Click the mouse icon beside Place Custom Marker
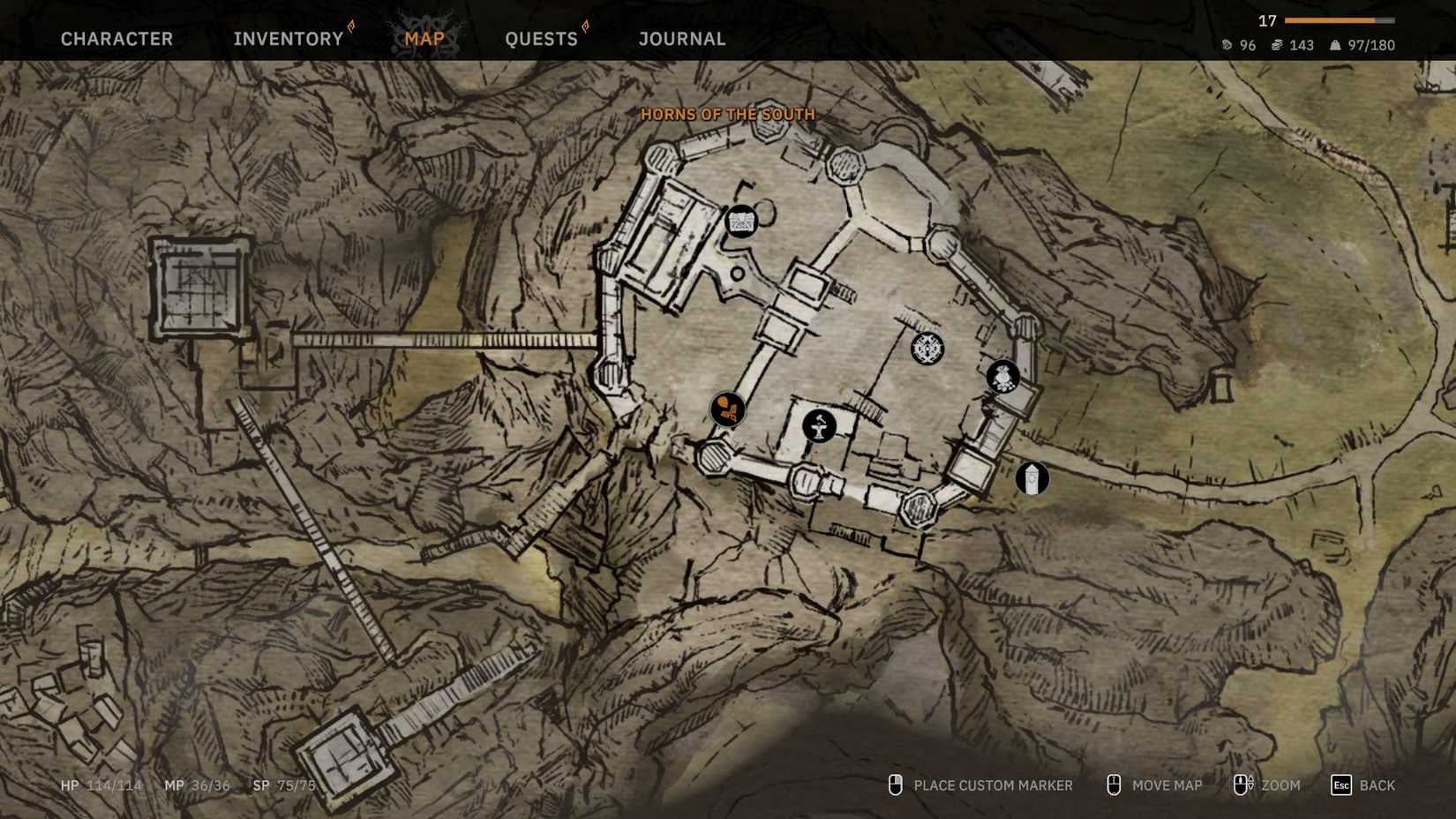Screen dimensions: 1456x819 pos(896,785)
